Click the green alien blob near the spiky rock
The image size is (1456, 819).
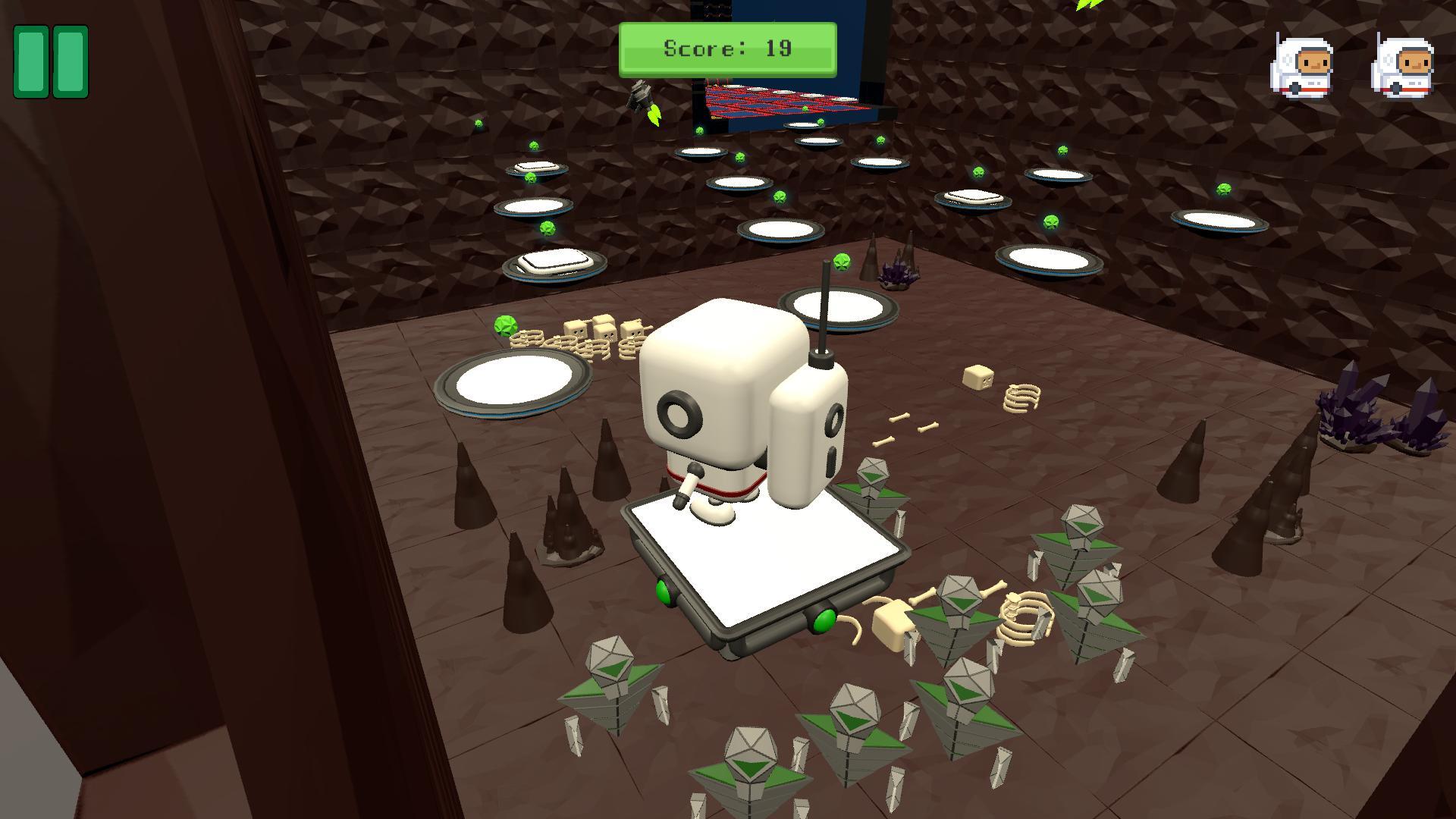[x=842, y=261]
